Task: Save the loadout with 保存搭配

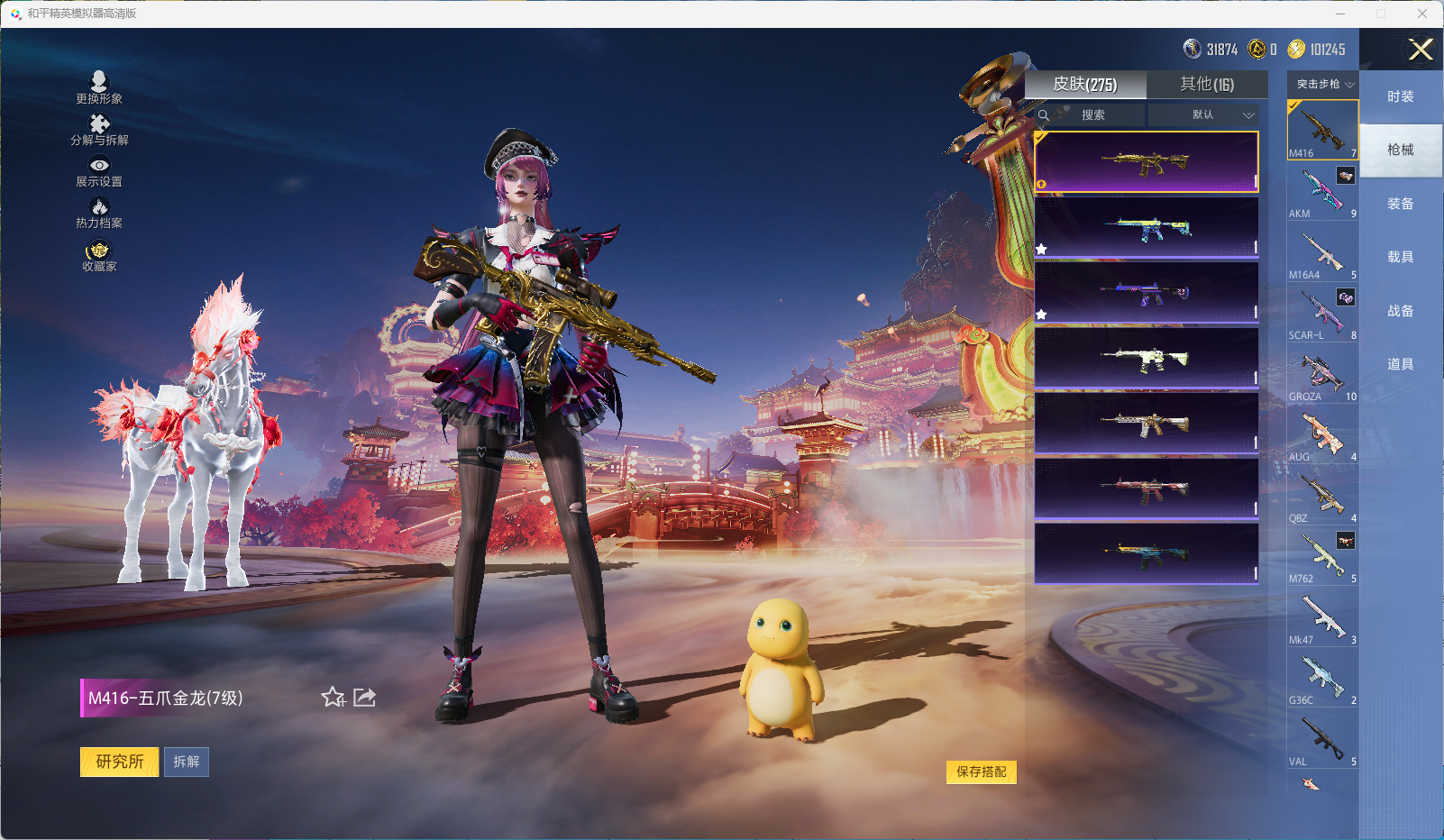Action: click(x=981, y=772)
